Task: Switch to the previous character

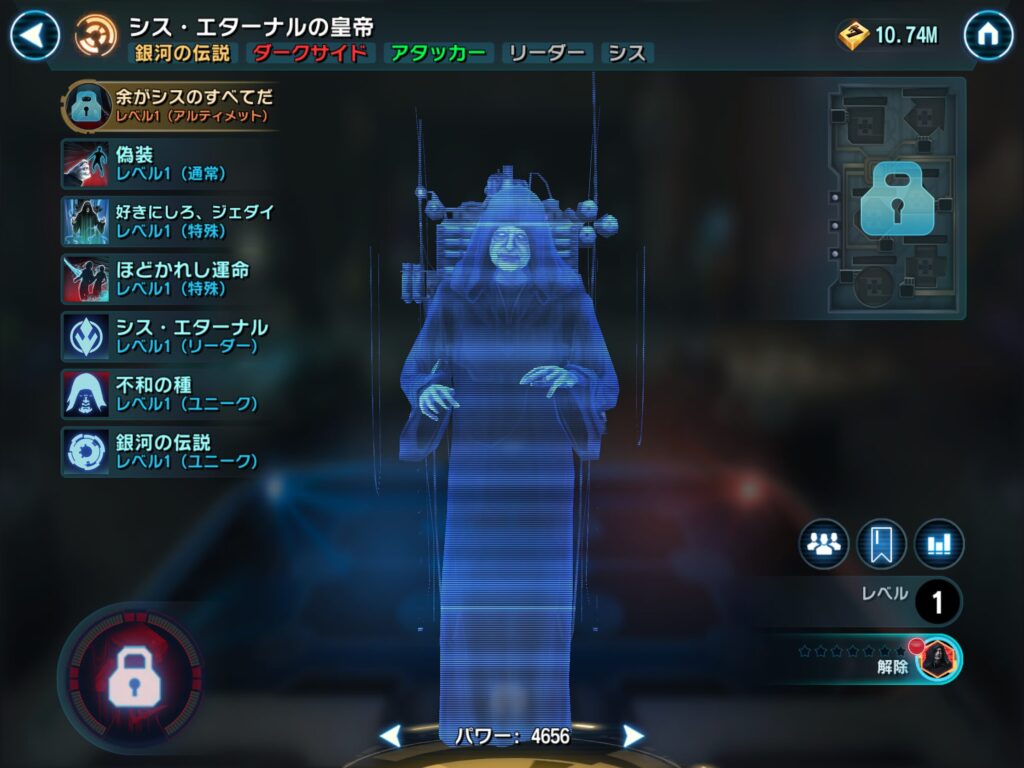Action: point(390,737)
